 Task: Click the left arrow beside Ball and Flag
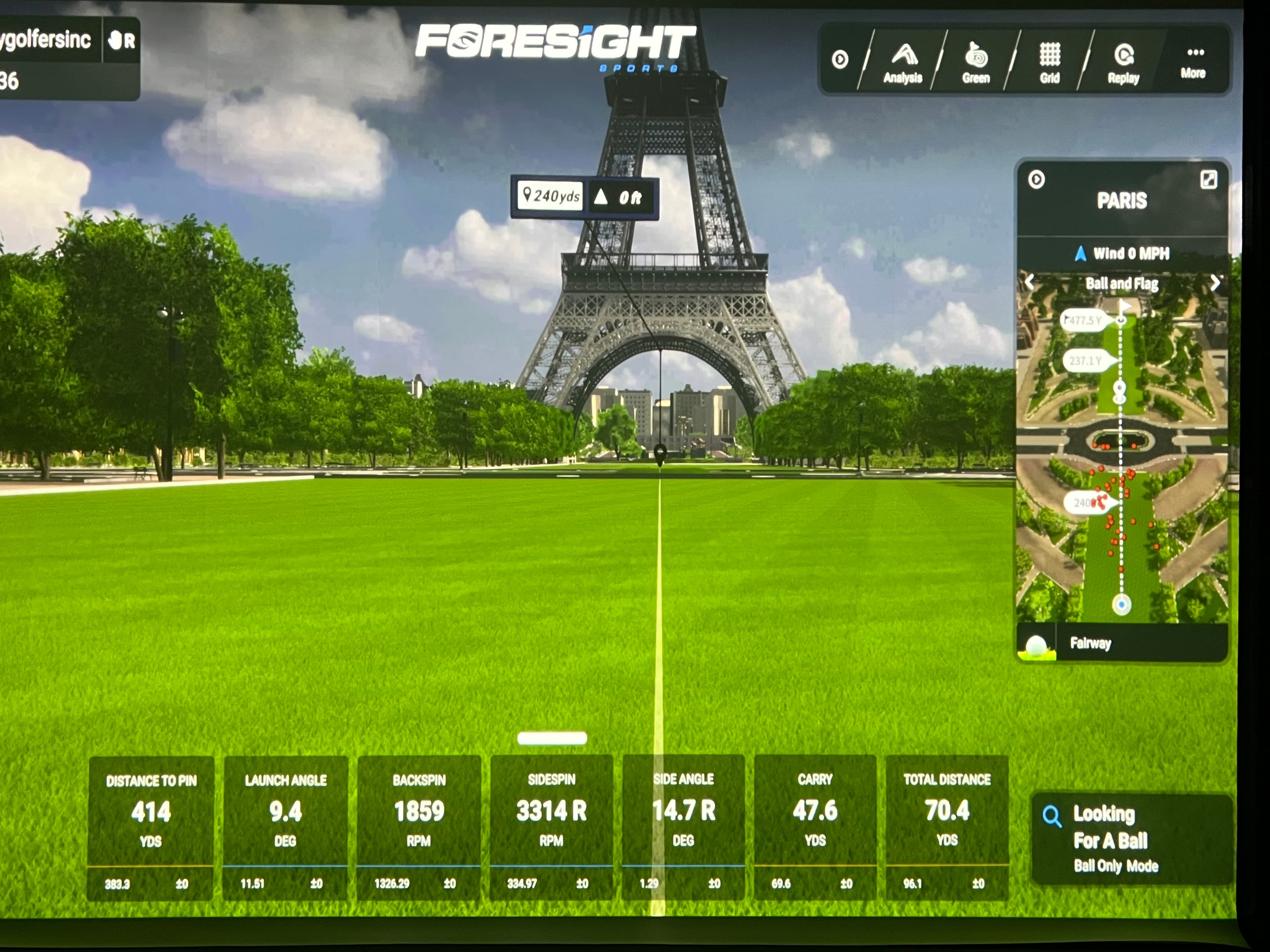point(1030,282)
